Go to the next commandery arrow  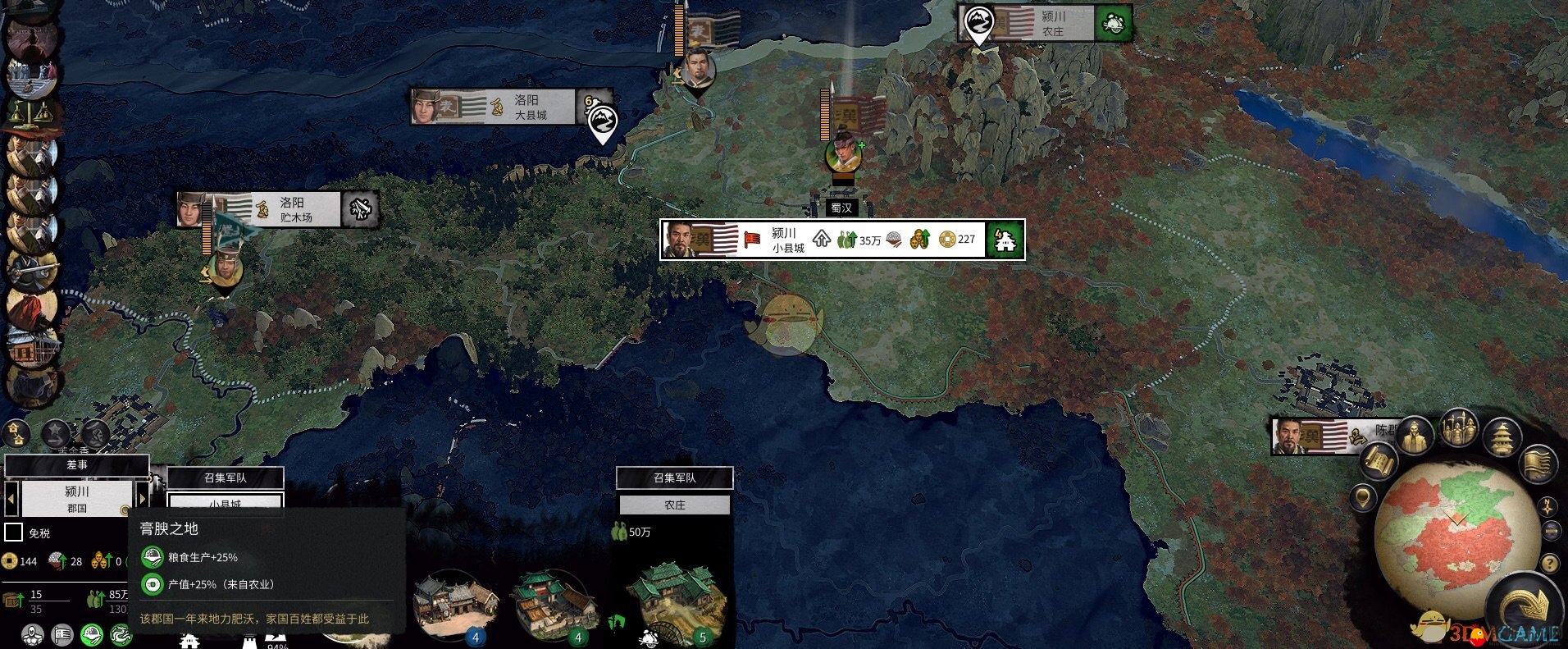click(x=142, y=497)
